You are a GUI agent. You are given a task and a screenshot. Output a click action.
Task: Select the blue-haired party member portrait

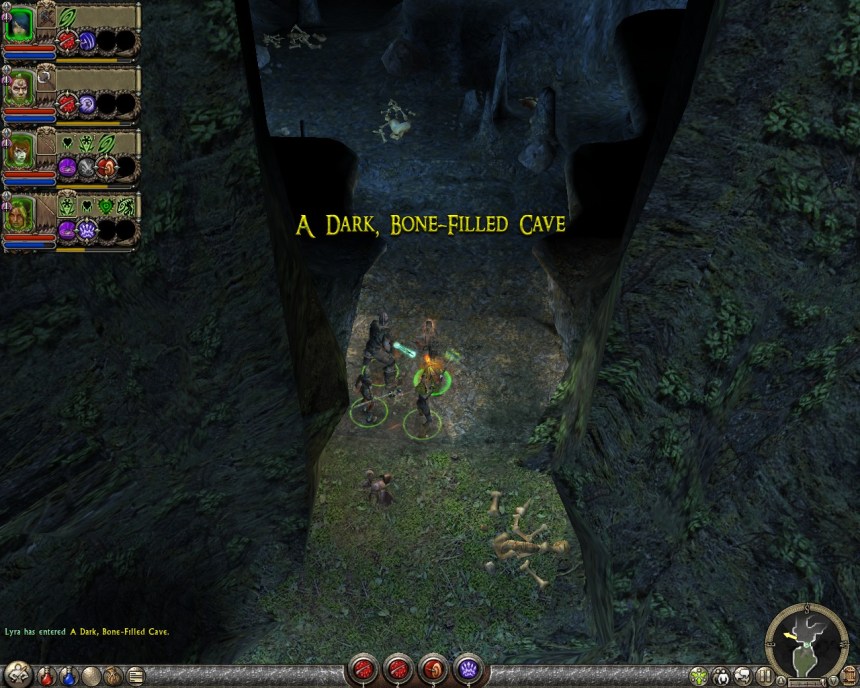click(21, 23)
